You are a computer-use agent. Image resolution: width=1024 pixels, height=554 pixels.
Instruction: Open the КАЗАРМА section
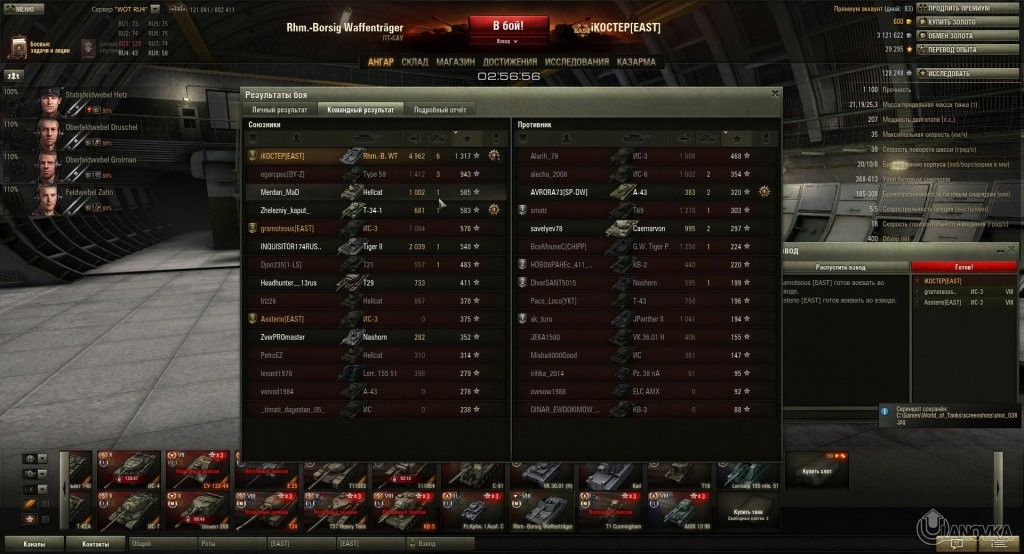point(636,61)
